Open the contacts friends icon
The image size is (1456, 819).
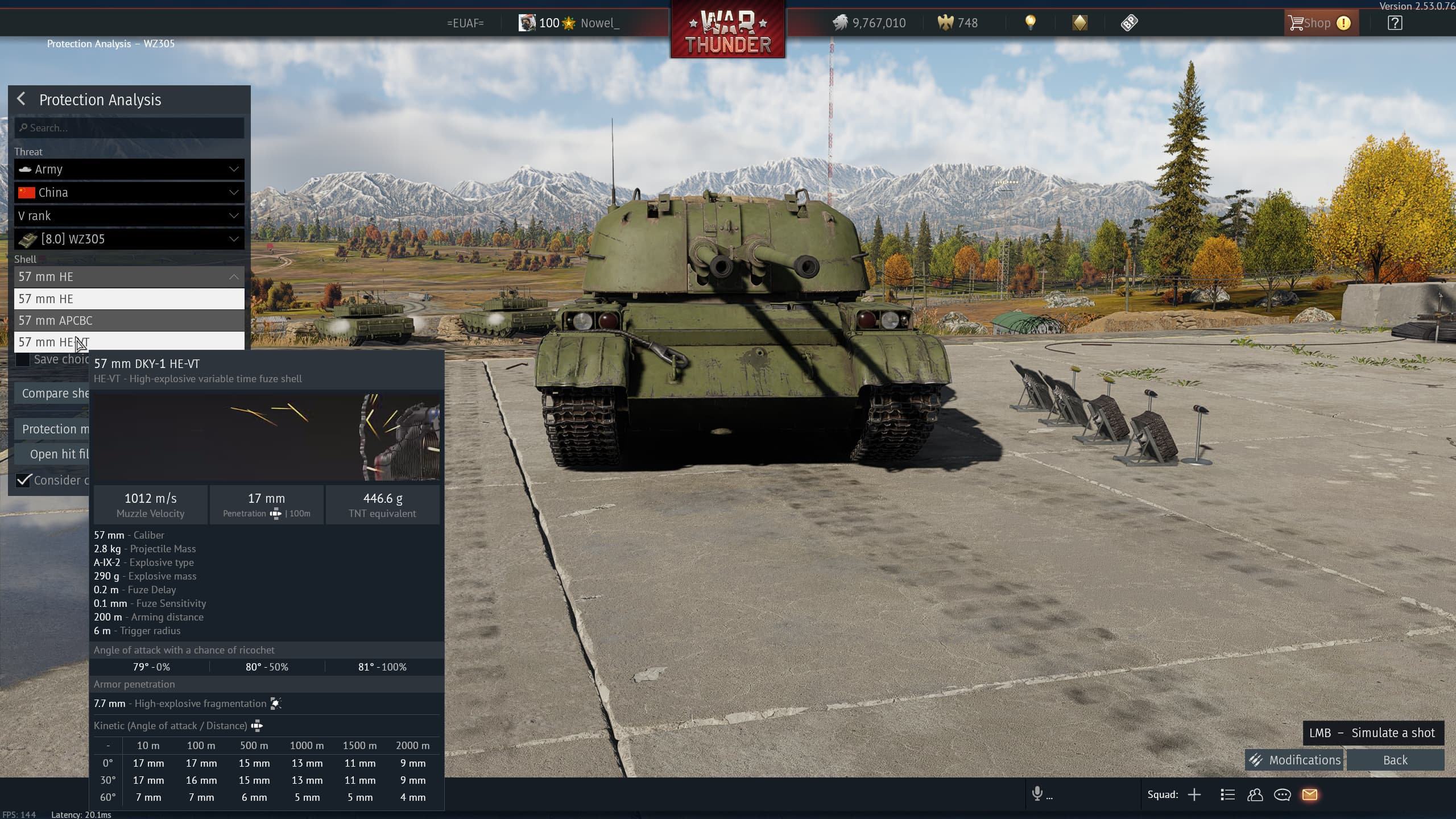(1255, 795)
